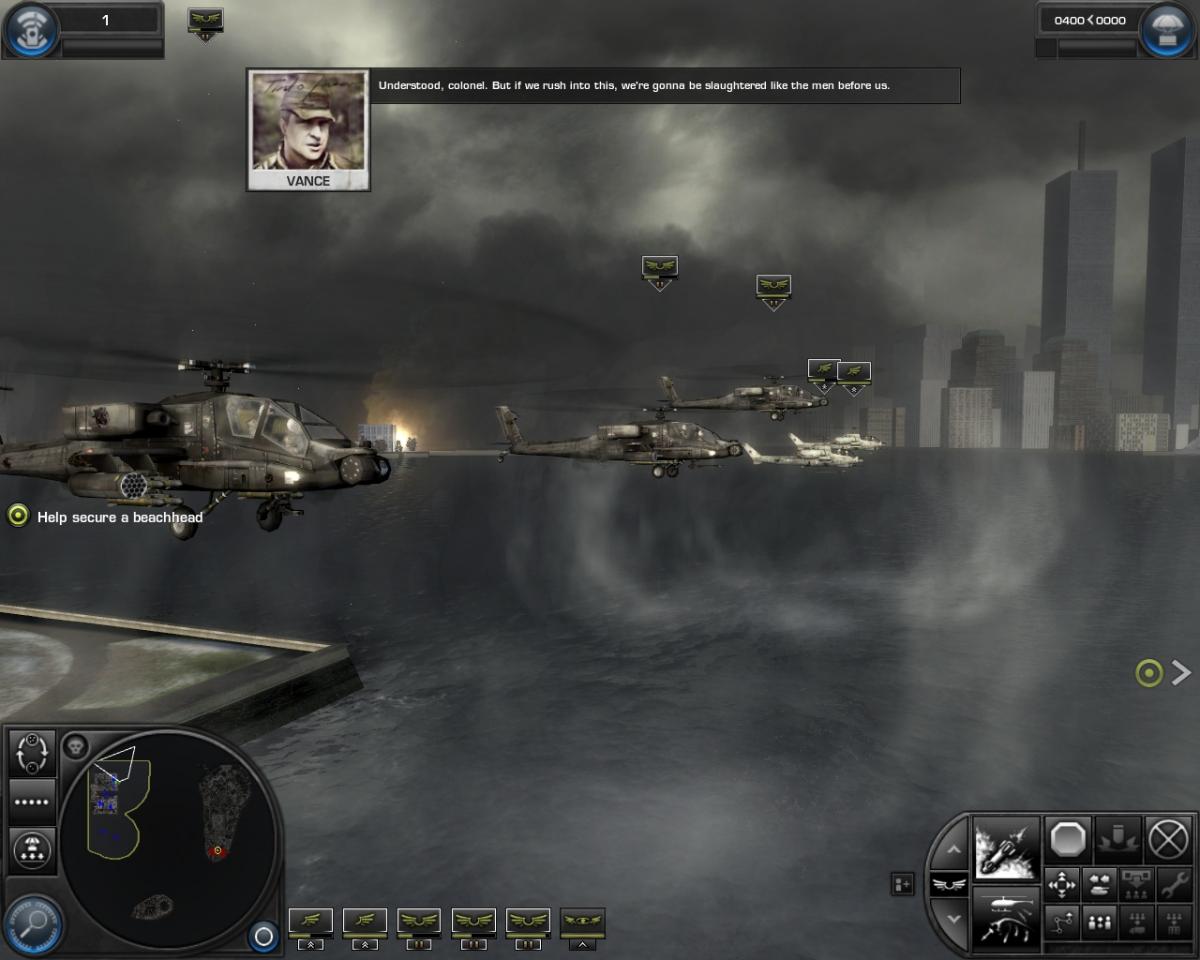
Task: Toggle the skull icon on the minimap
Action: tap(75, 745)
